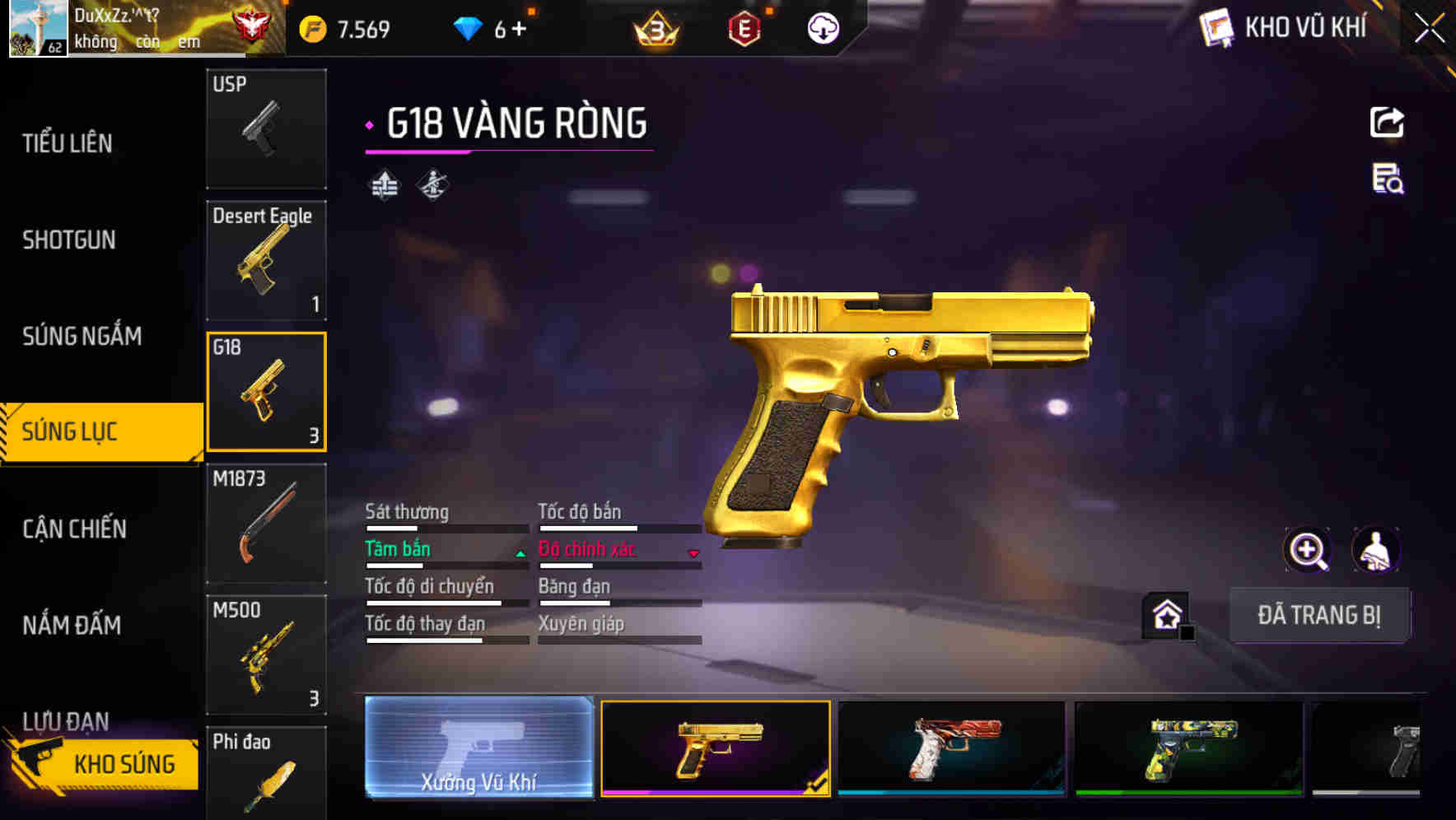Switch to the SHOTGUN category tab

(x=69, y=240)
